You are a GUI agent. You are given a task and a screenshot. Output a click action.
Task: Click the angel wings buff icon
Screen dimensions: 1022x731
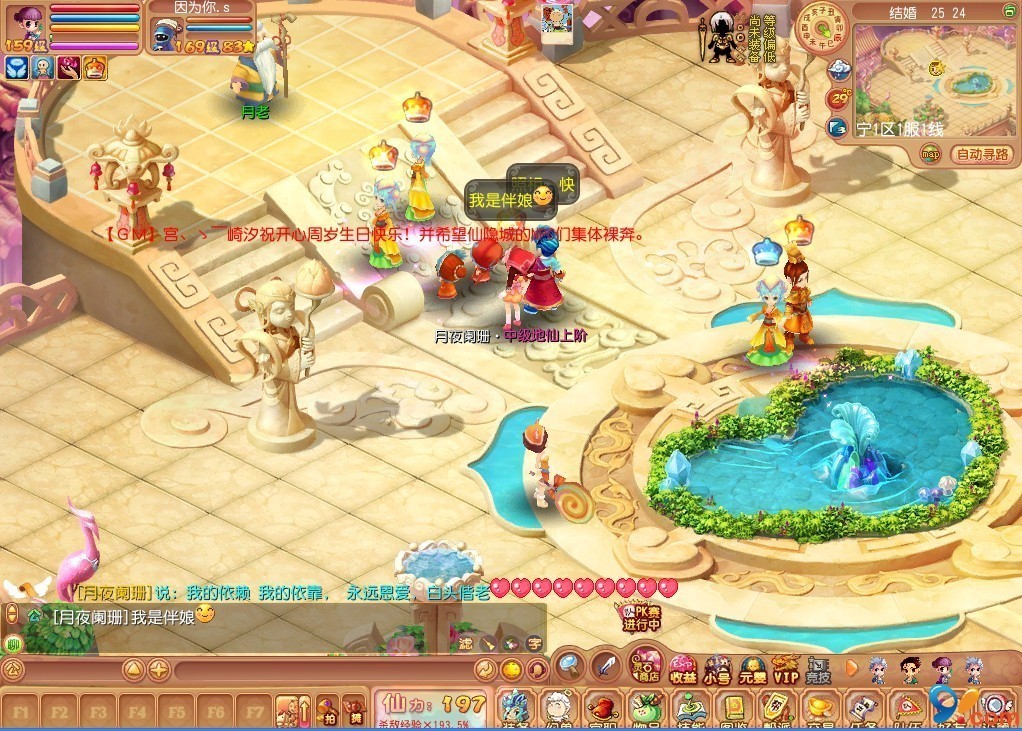coord(17,68)
